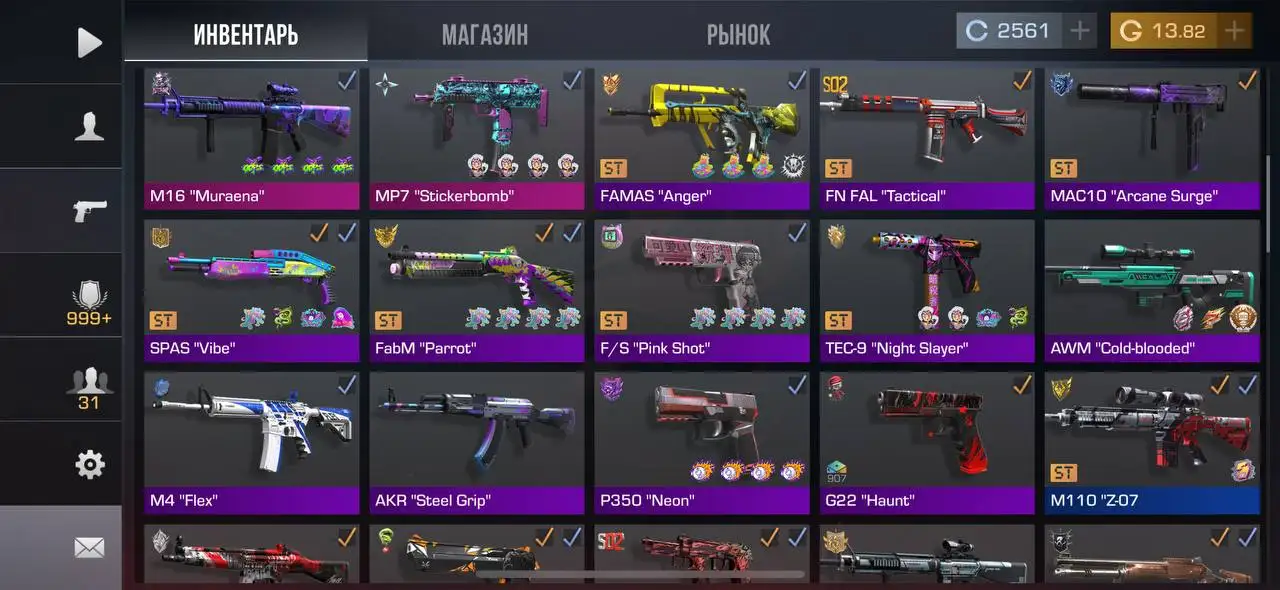Pick the AWM "Cold-blooded" skin
1280x590 pixels.
point(1152,290)
